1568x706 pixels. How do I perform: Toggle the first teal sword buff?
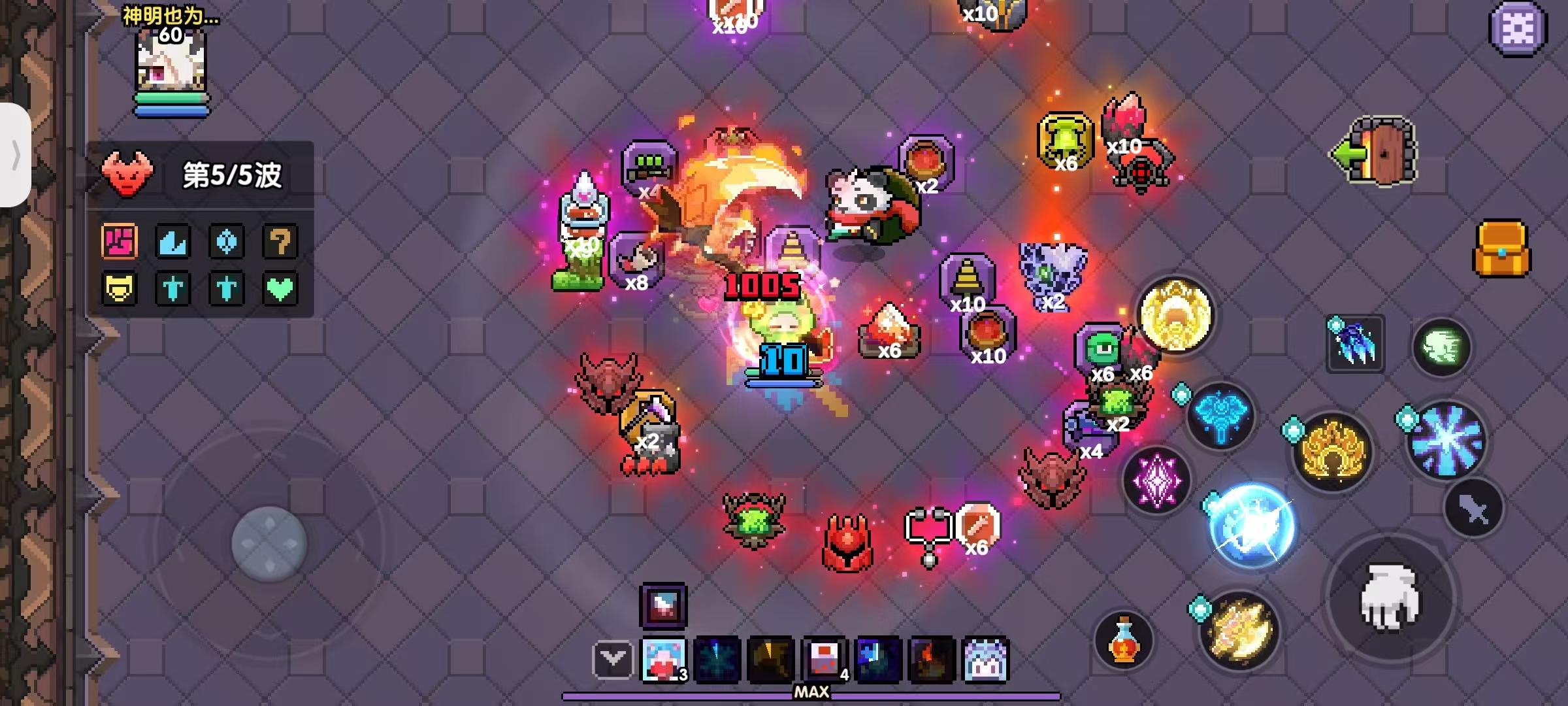[x=172, y=288]
